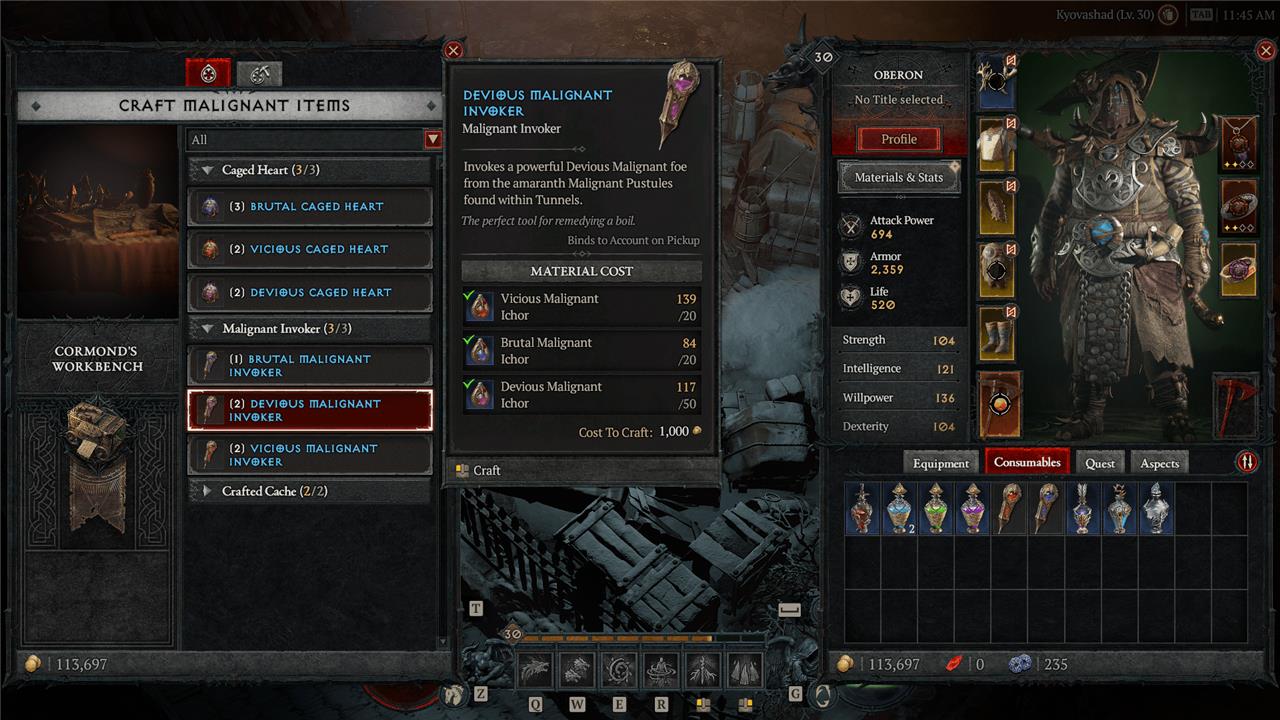1280x720 pixels.
Task: Switch to the Equipment tab
Action: (940, 463)
